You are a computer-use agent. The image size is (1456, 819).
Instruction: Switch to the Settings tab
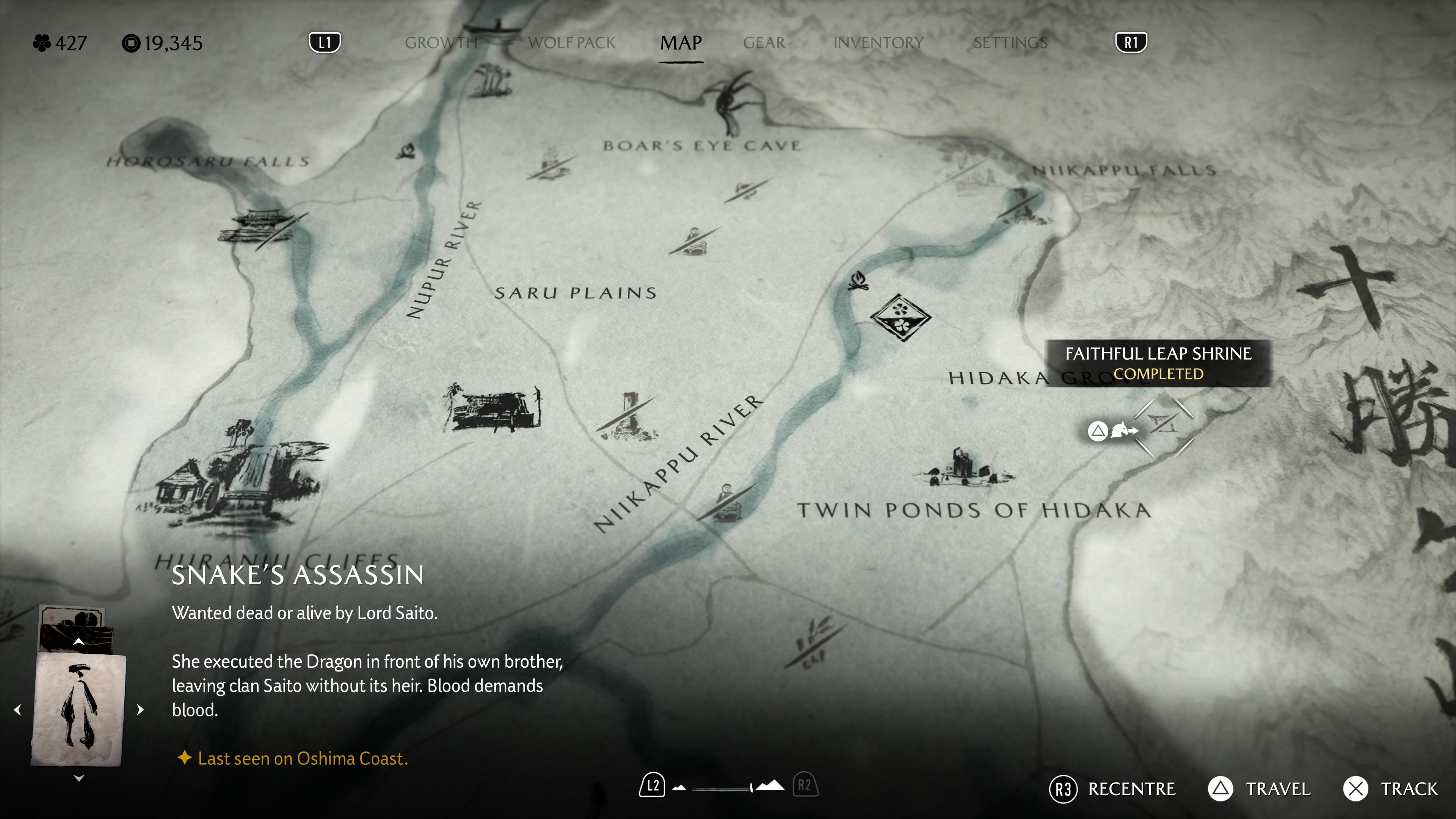(x=1010, y=43)
